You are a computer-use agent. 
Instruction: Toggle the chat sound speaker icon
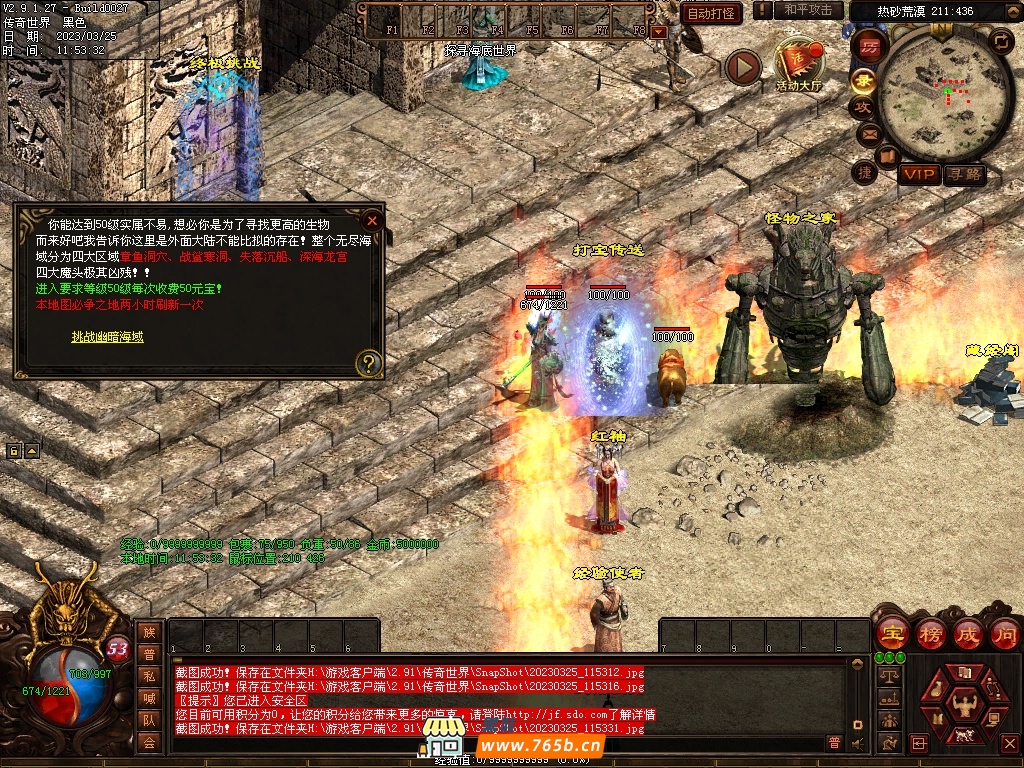pyautogui.click(x=857, y=743)
